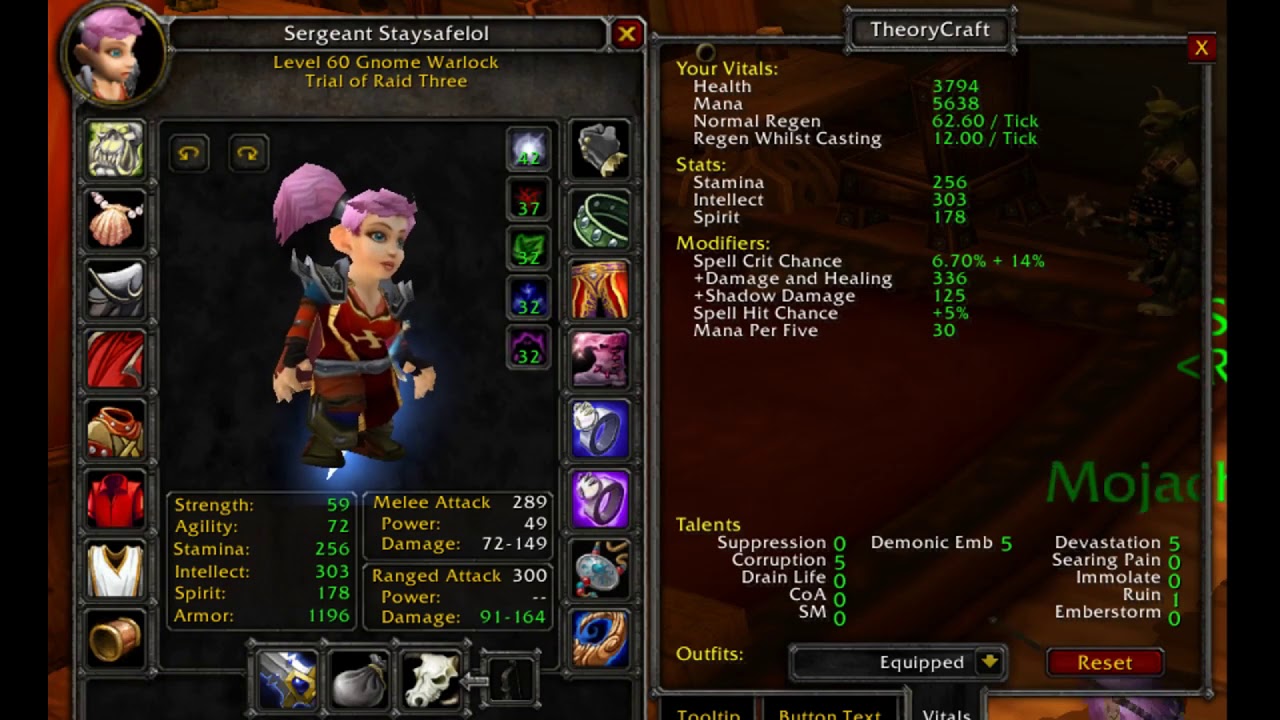Rotate the character model right
This screenshot has height=720, width=1280.
point(247,154)
